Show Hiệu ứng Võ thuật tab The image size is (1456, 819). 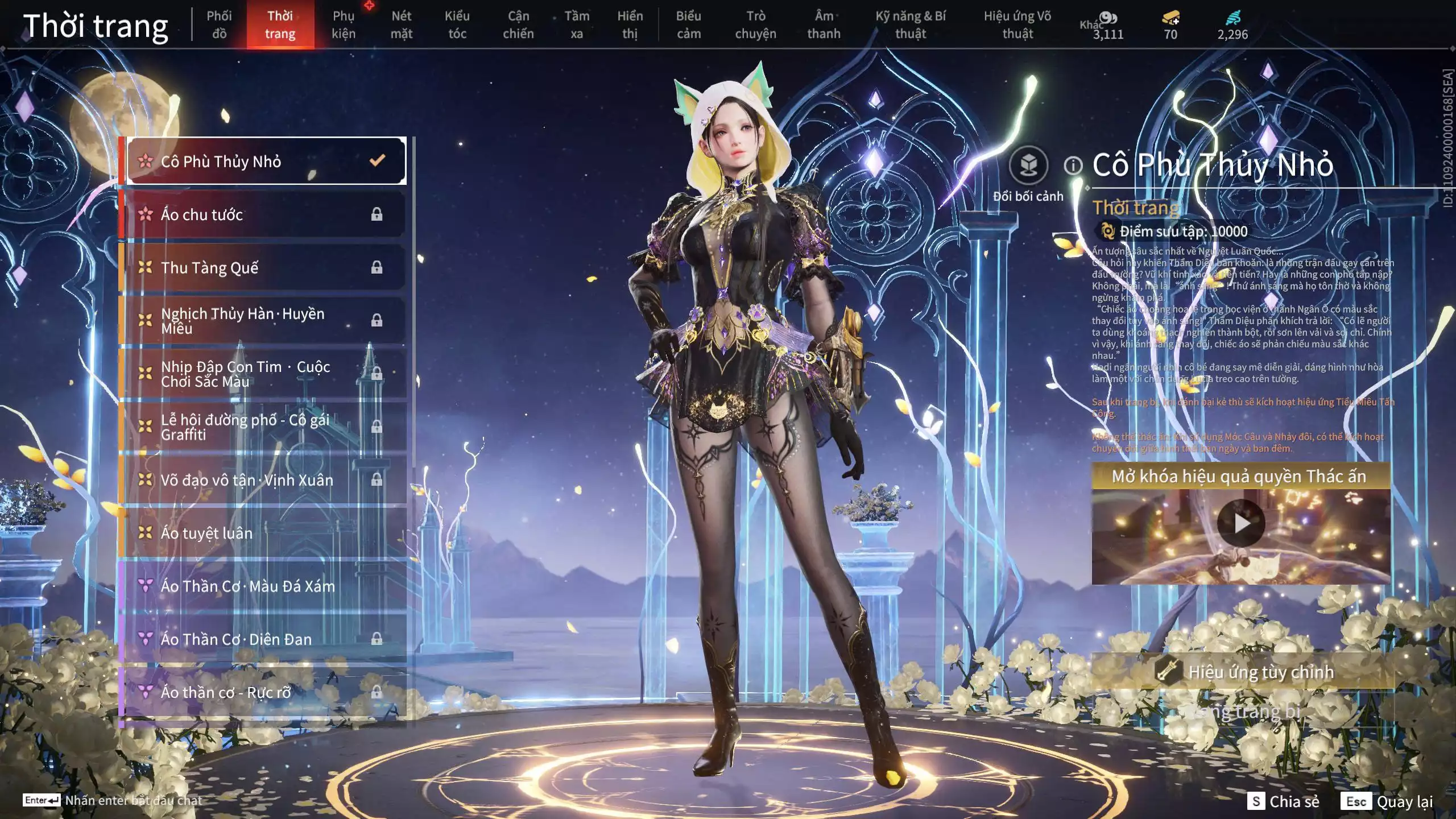click(x=1017, y=24)
